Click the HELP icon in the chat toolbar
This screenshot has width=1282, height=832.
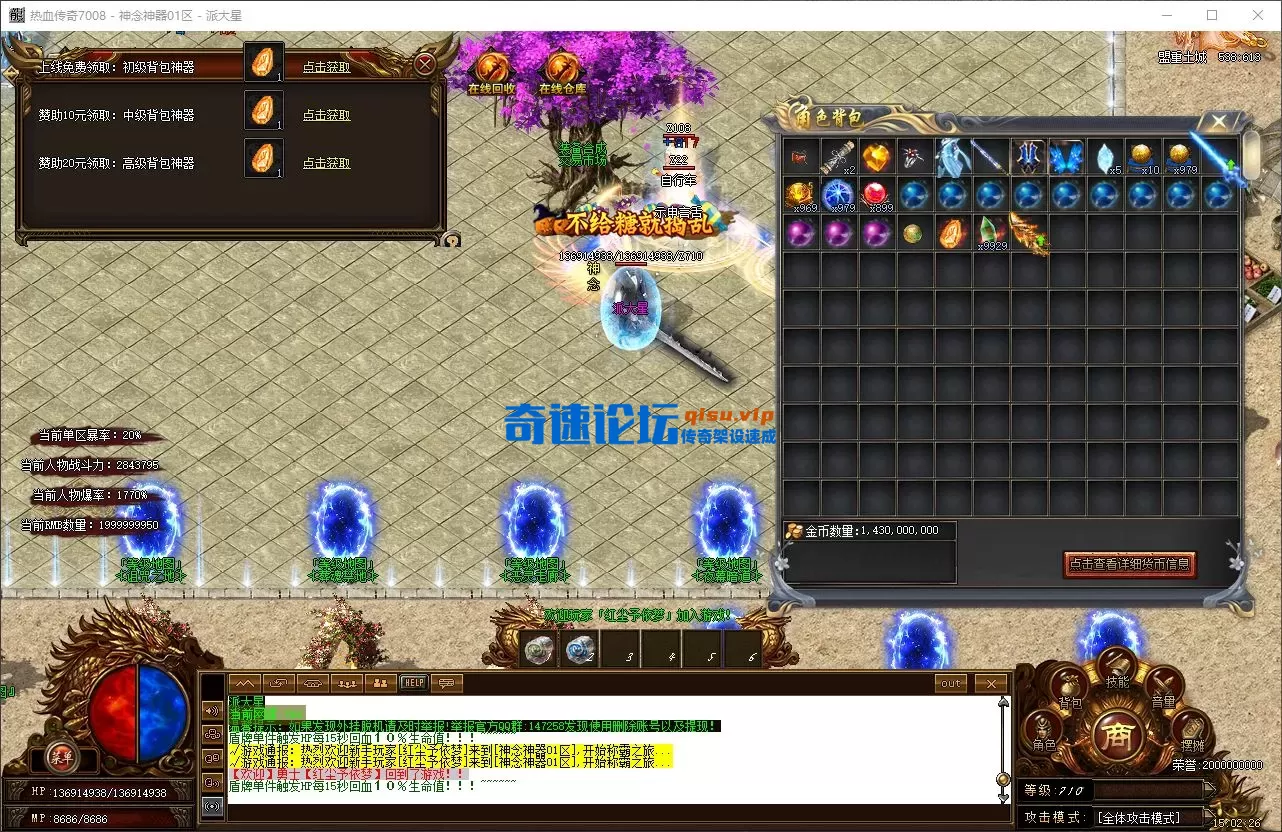click(x=412, y=683)
